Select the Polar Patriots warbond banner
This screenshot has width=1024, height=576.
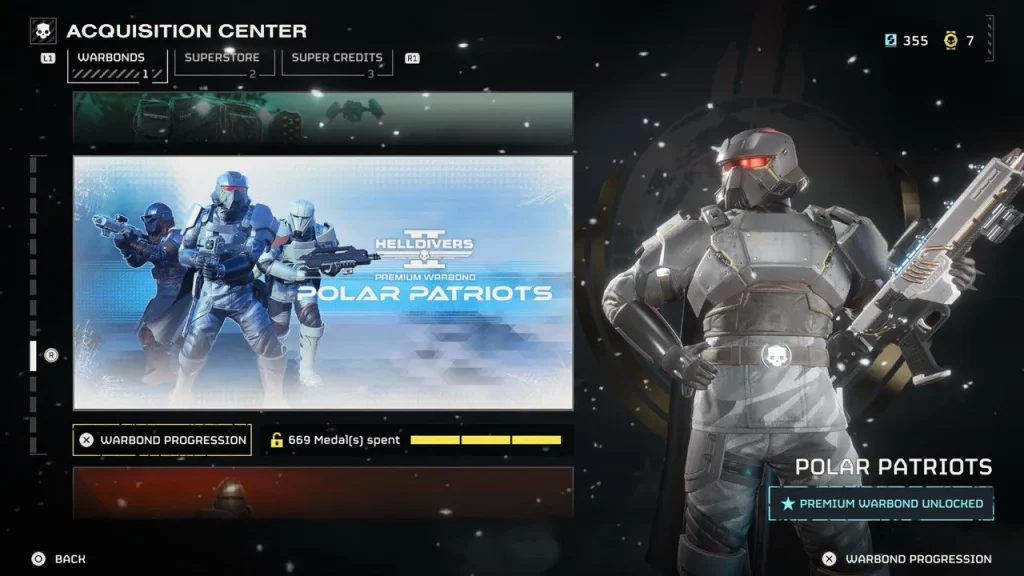323,282
